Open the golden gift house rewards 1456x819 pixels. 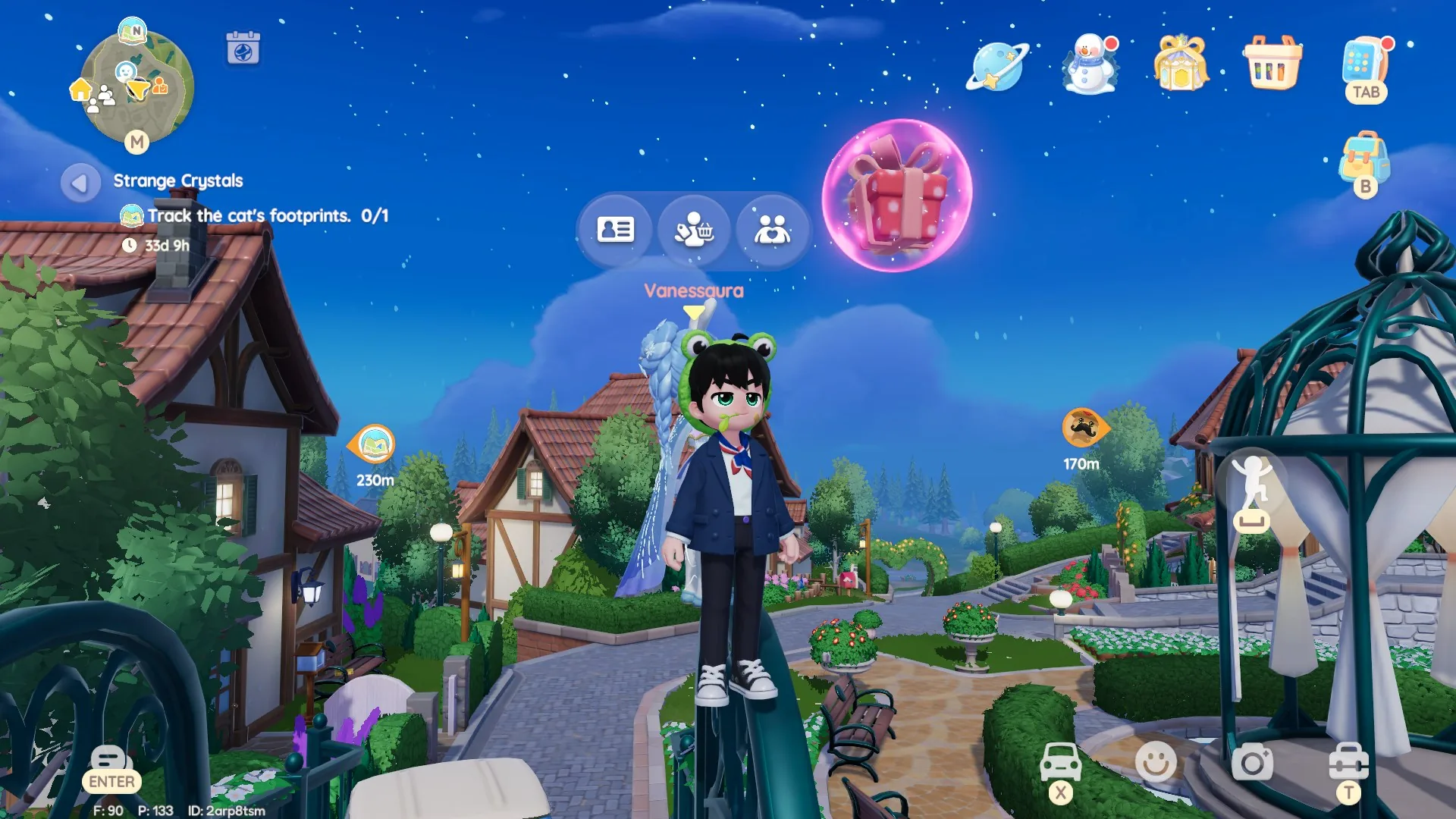coord(1181,67)
